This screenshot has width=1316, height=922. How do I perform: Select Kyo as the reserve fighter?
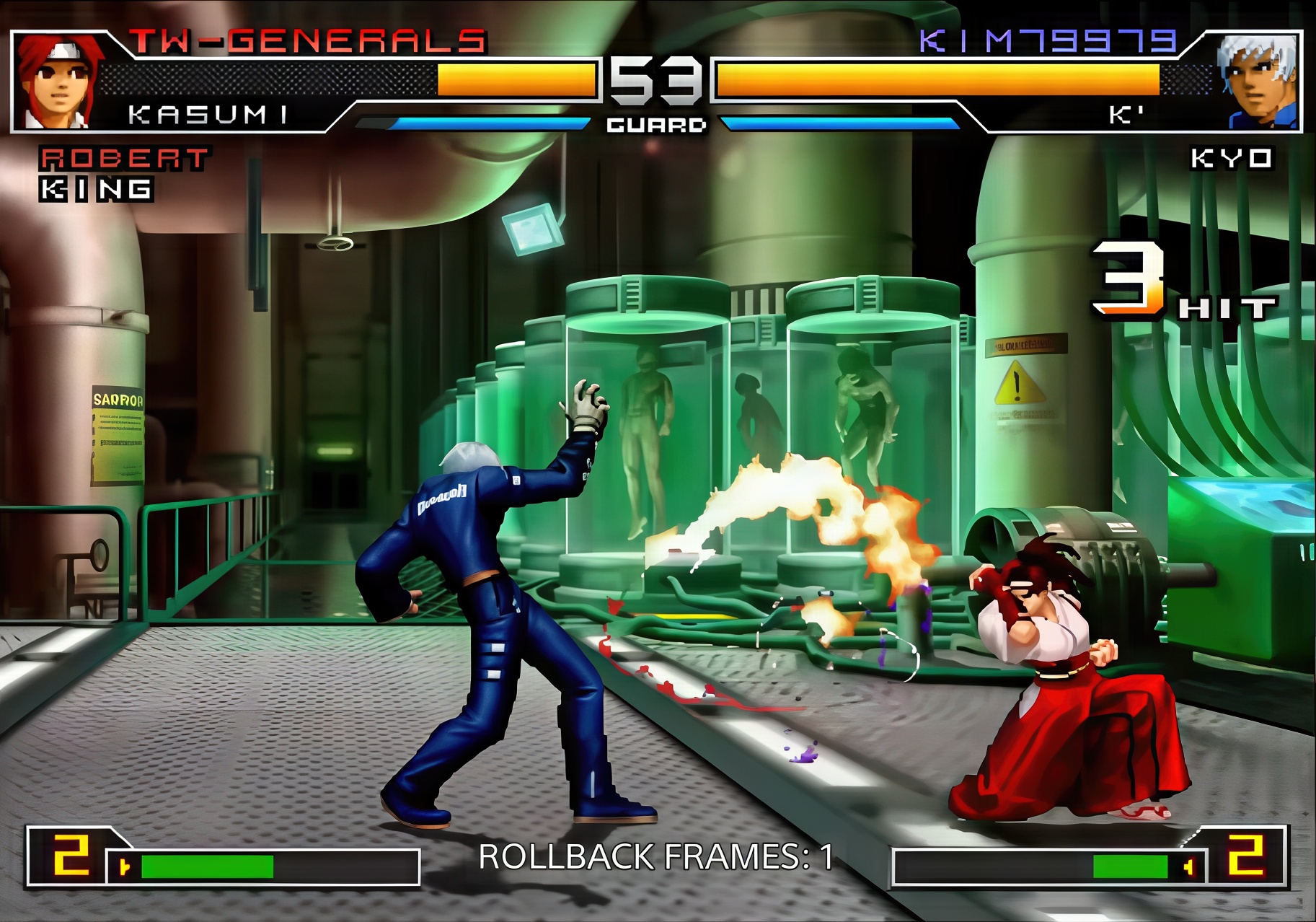point(1231,159)
